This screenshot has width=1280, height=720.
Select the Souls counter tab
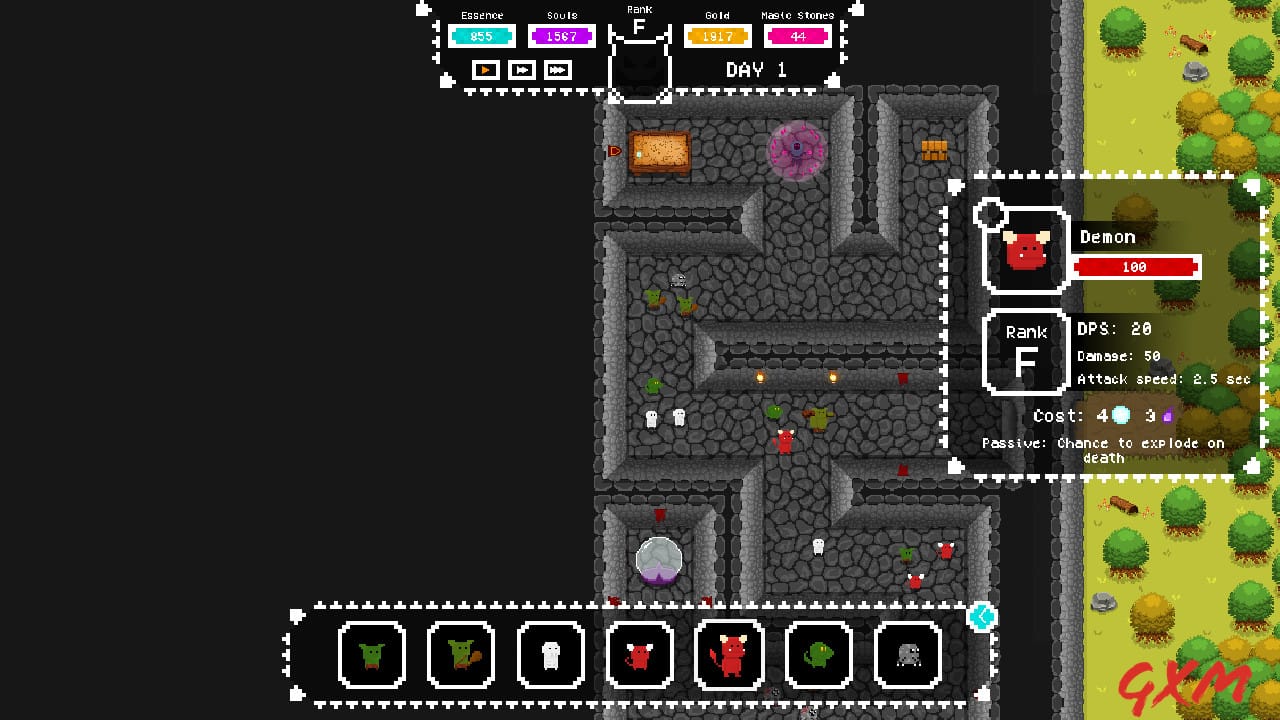click(x=561, y=35)
